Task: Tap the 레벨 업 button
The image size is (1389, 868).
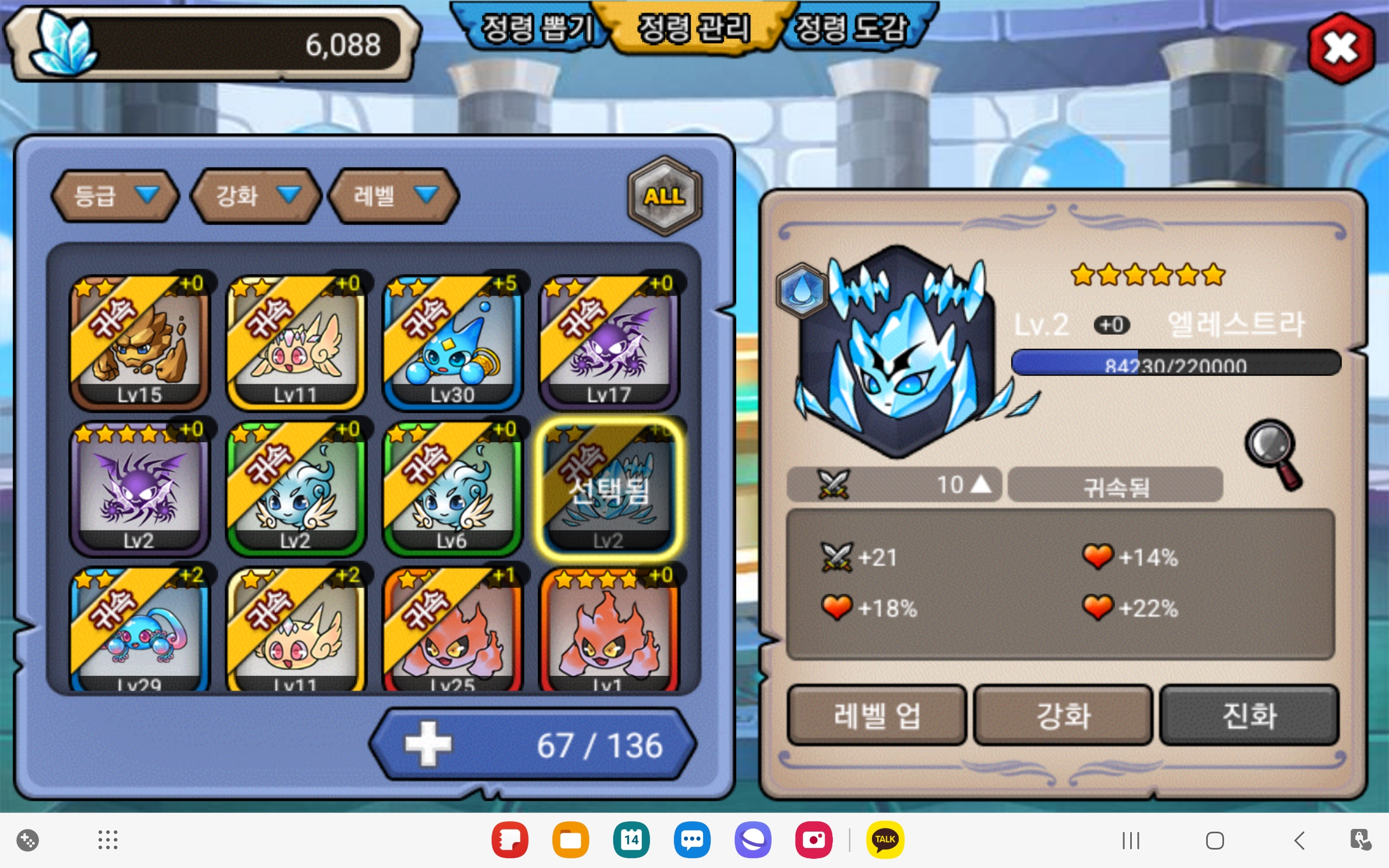Action: [x=876, y=716]
